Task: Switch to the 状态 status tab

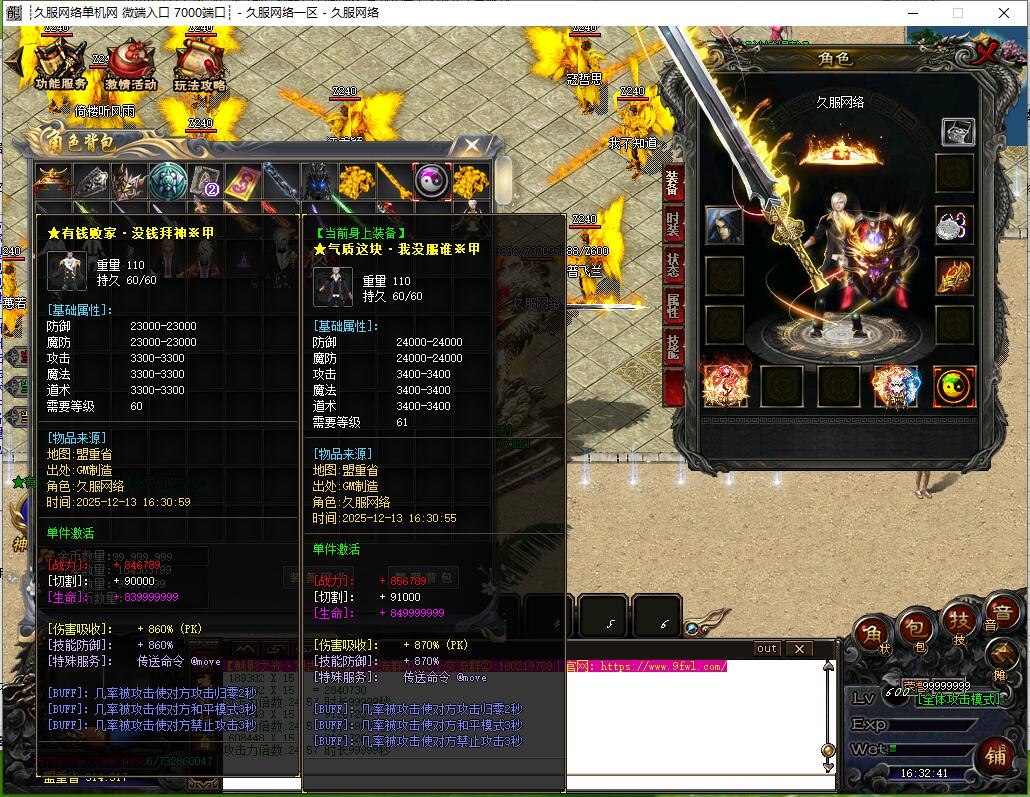Action: click(673, 264)
